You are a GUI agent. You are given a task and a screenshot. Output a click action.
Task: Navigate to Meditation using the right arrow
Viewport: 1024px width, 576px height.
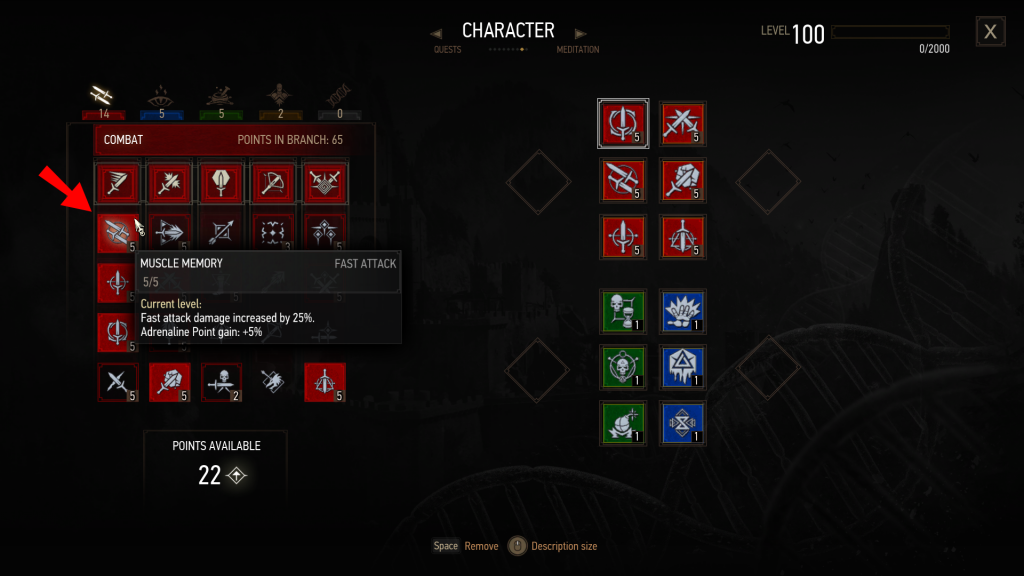[x=581, y=34]
